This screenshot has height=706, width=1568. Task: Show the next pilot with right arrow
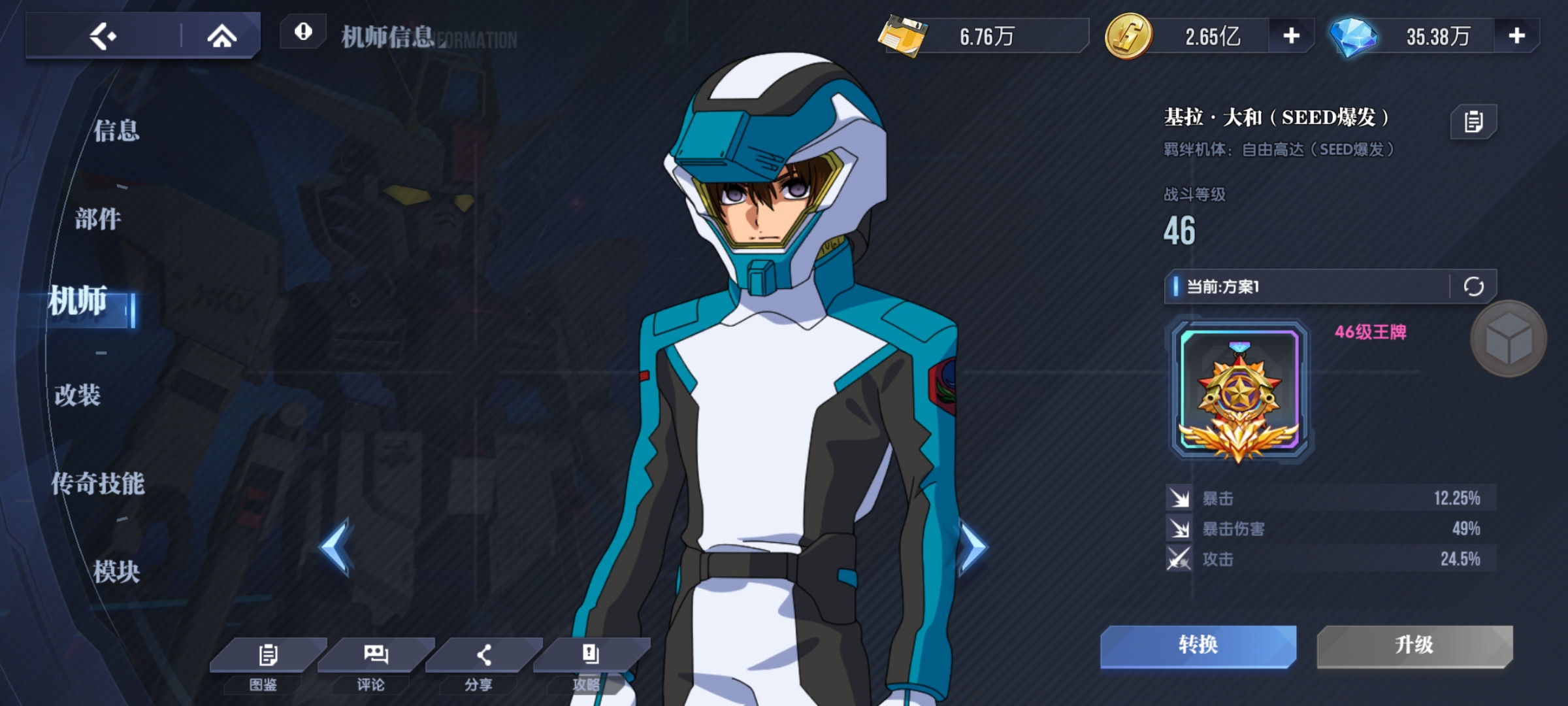[972, 547]
